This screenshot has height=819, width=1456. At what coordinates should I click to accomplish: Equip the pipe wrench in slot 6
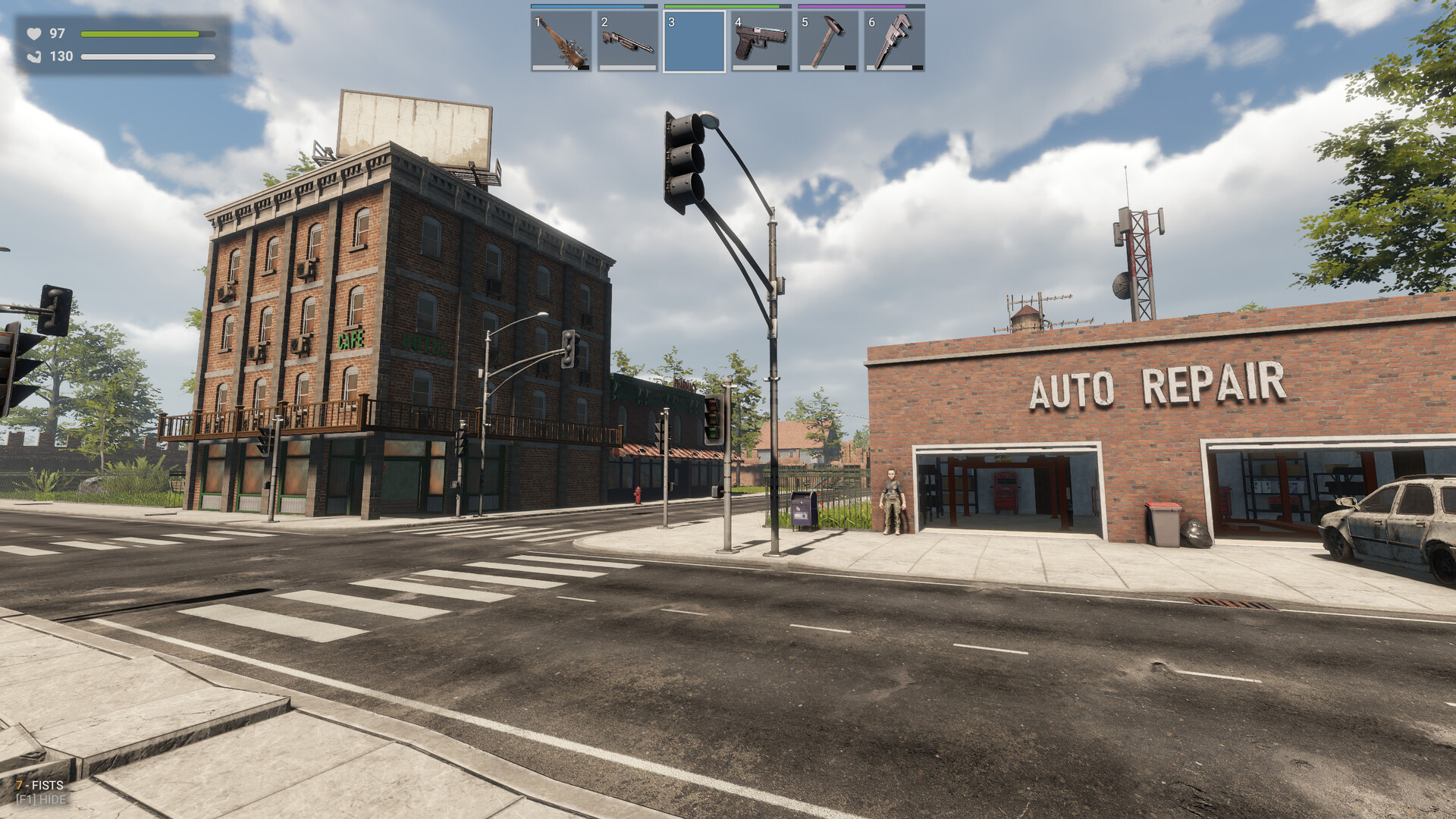pos(895,41)
